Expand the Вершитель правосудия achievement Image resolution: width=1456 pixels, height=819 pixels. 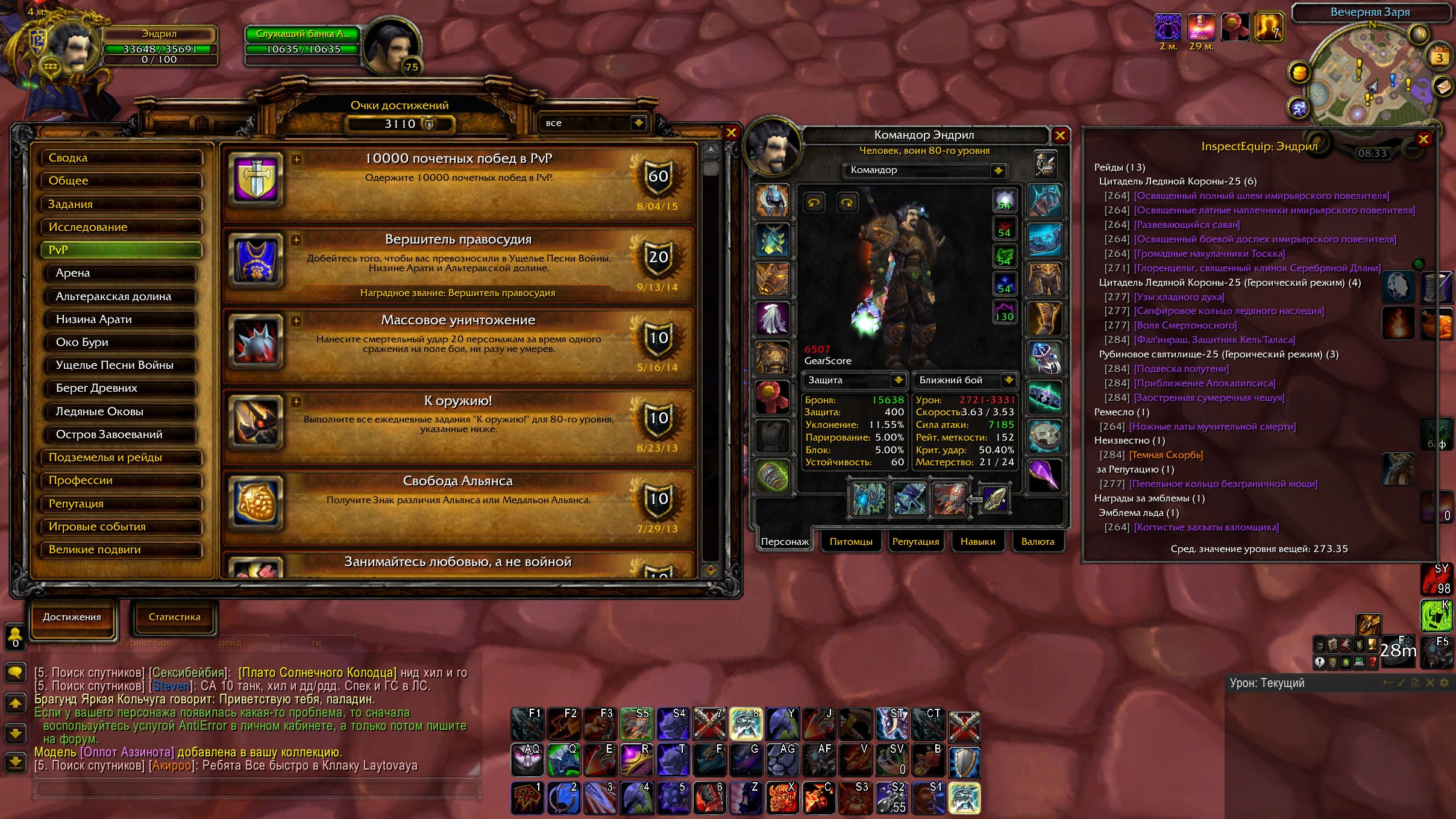point(296,240)
